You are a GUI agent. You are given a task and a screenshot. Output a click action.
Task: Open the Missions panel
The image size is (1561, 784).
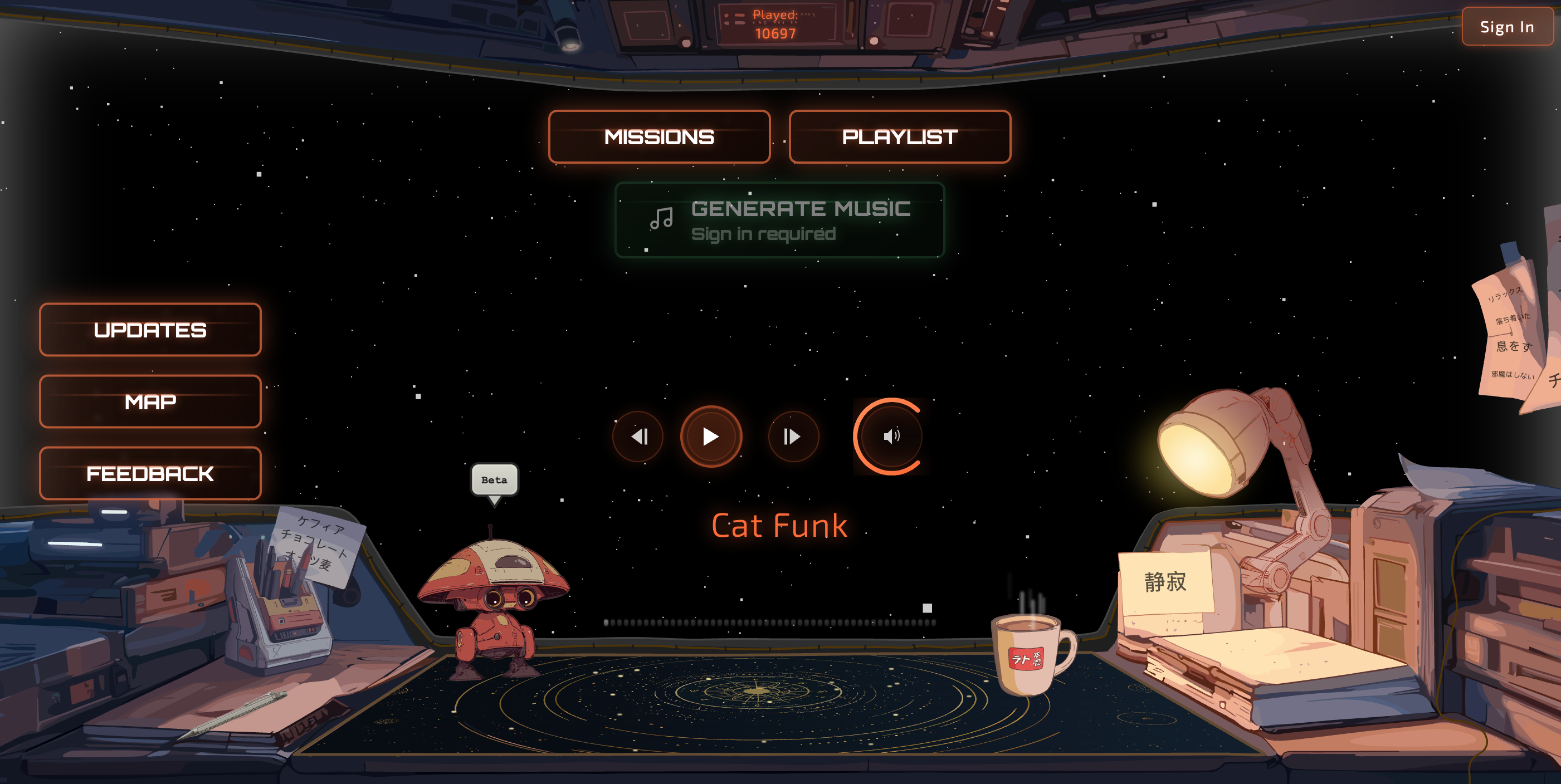[658, 137]
